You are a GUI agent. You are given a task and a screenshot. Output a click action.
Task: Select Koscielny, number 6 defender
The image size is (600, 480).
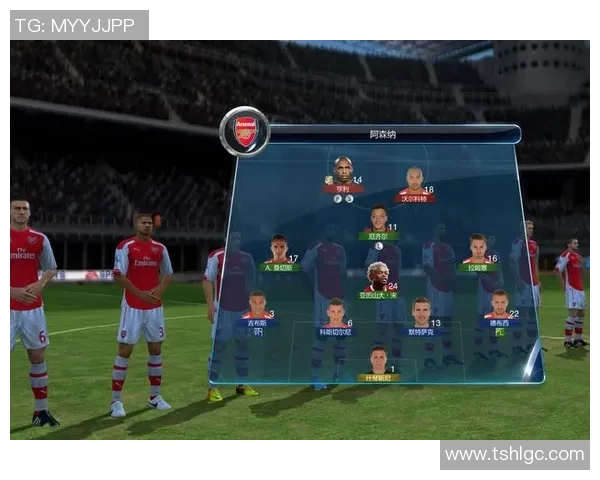pos(335,313)
